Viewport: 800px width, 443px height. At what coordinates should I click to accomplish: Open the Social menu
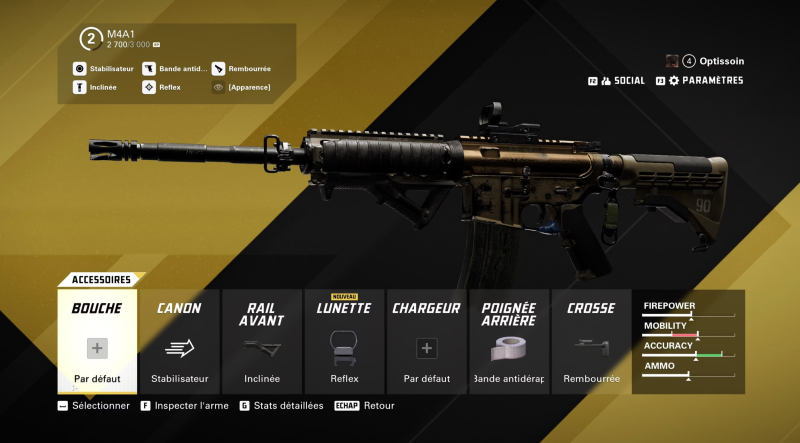(x=622, y=81)
